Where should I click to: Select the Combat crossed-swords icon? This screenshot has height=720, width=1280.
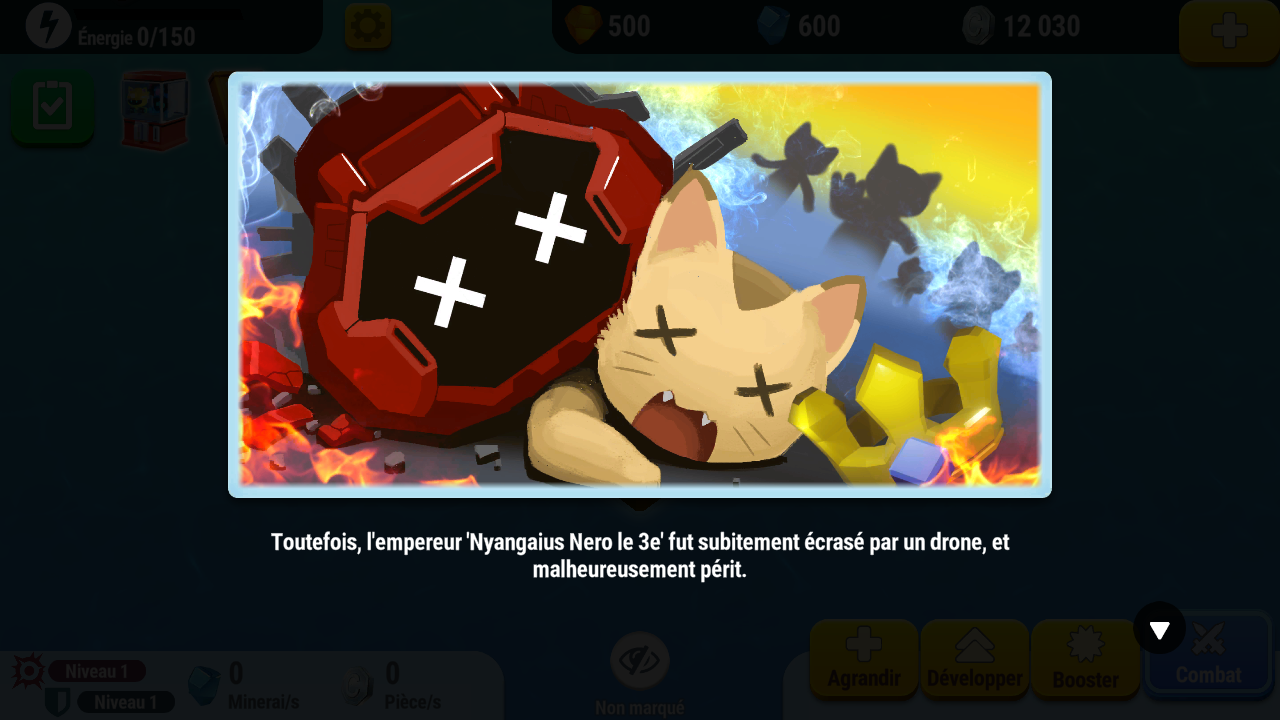1209,637
